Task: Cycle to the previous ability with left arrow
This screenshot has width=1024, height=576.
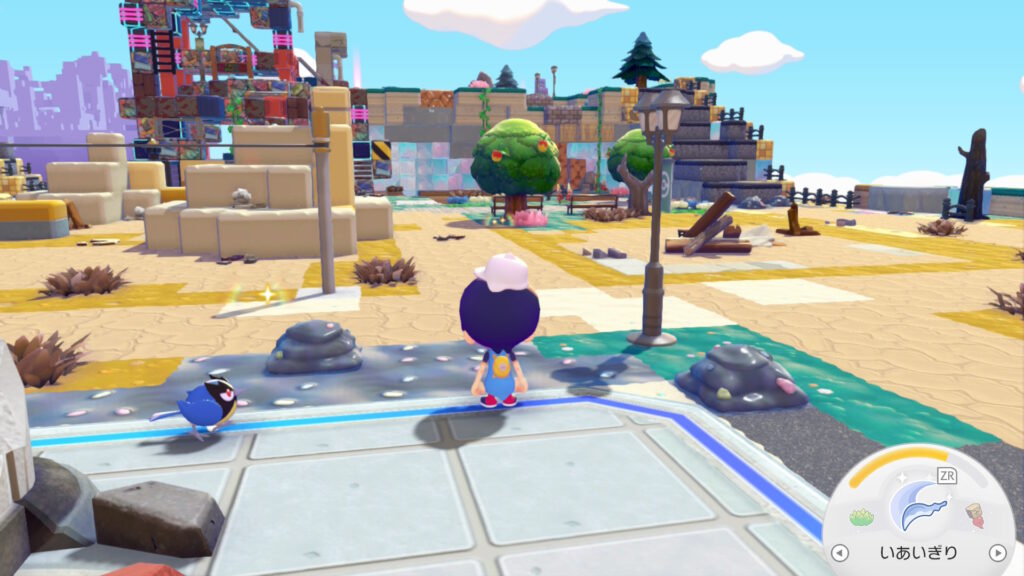Action: coord(840,553)
